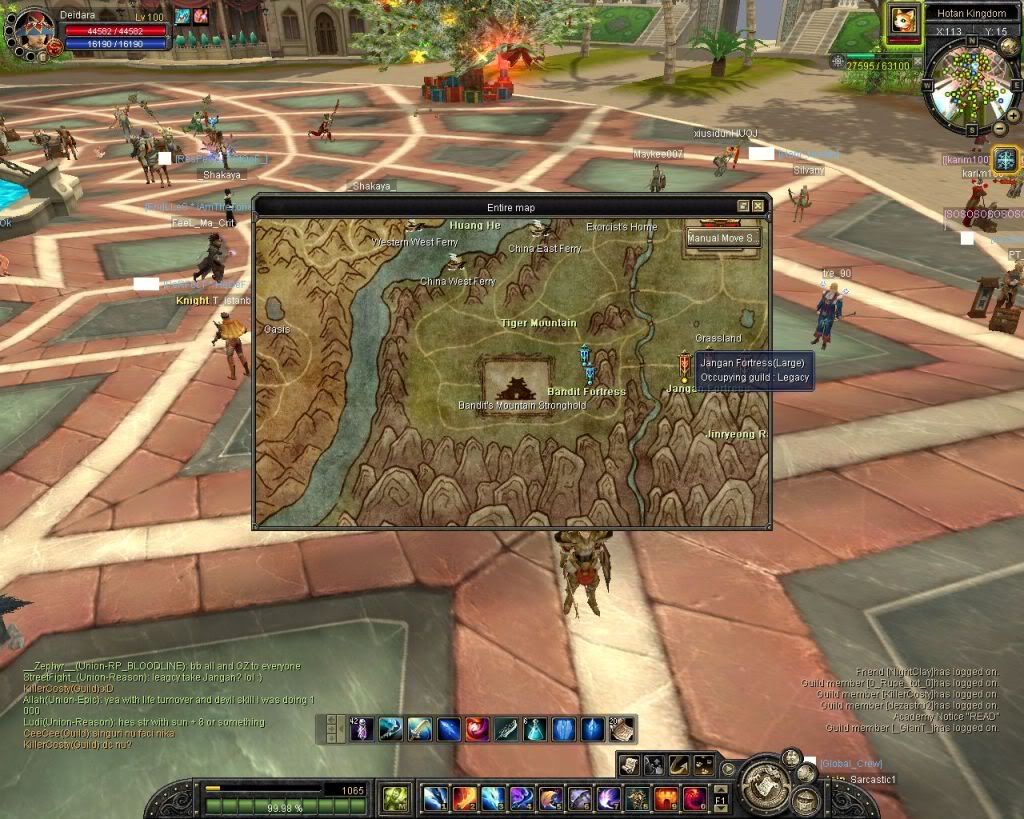Use the scroll item with count 20

coord(622,729)
